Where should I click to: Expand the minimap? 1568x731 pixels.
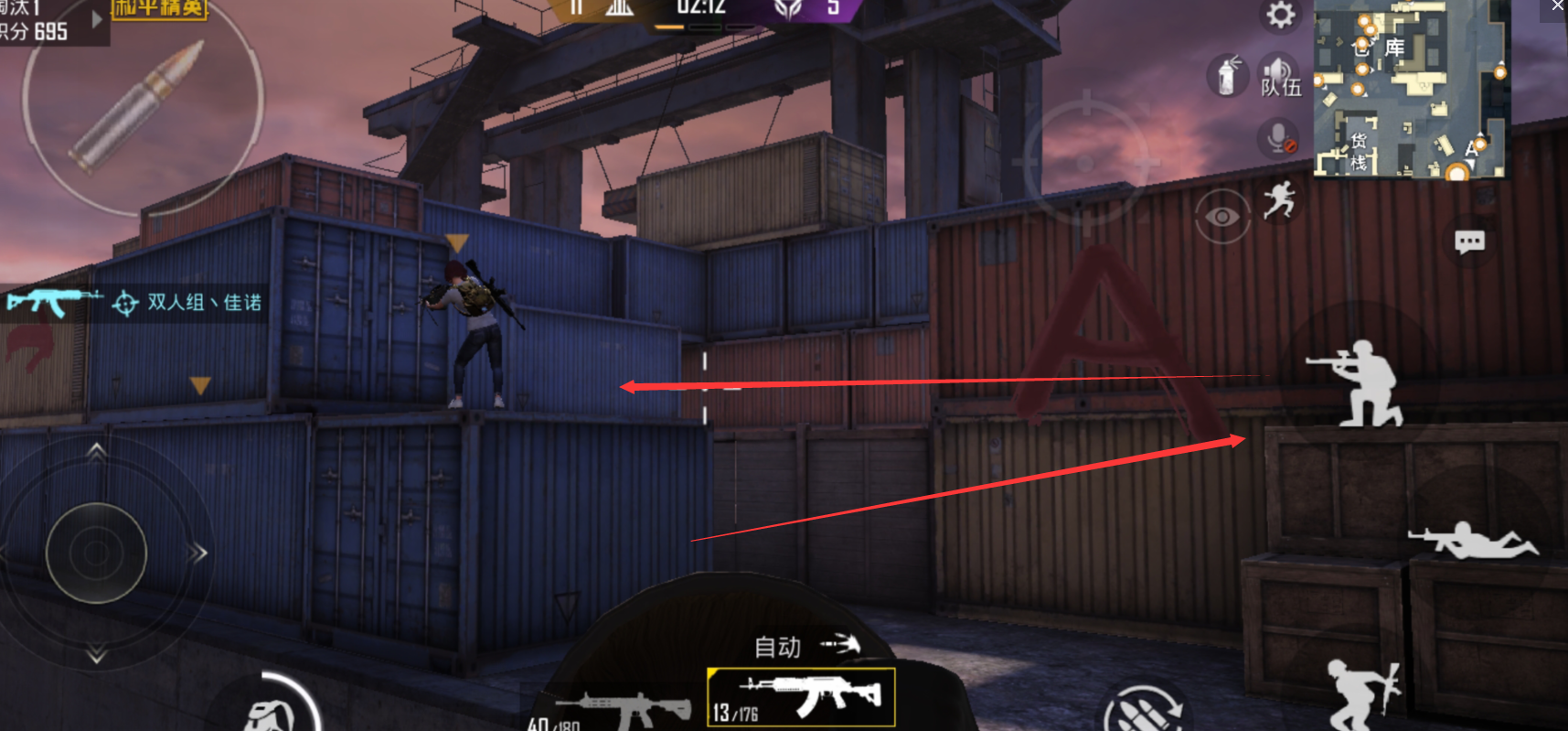1411,88
